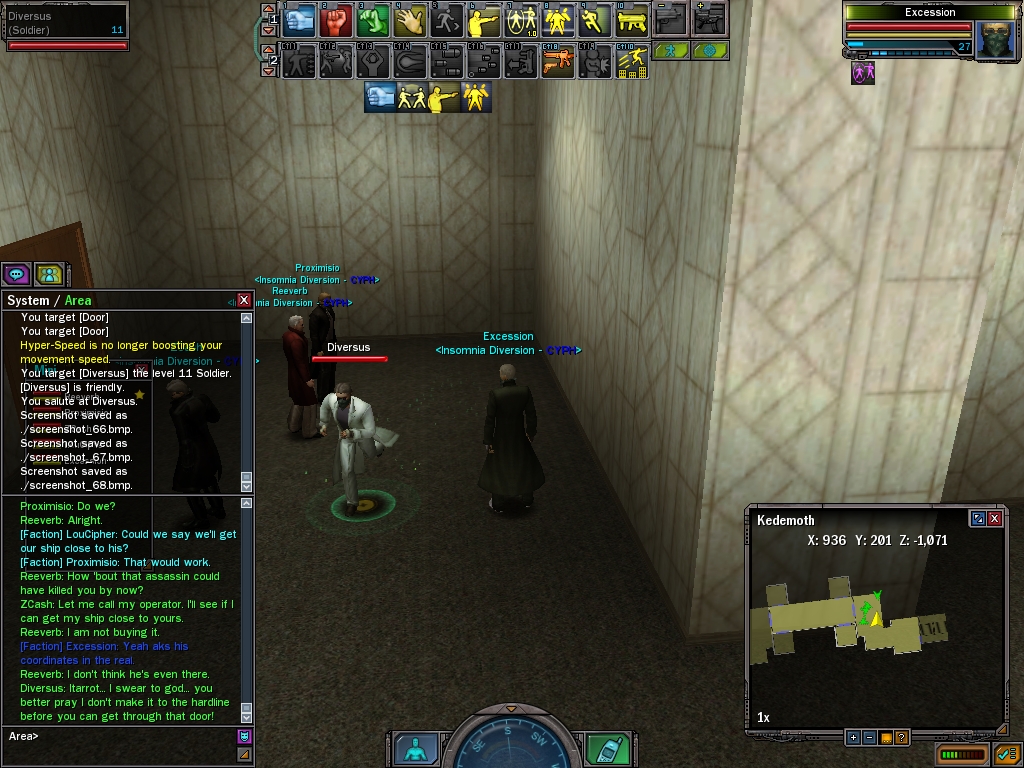Zoom in the minimap with plus button

[x=853, y=738]
